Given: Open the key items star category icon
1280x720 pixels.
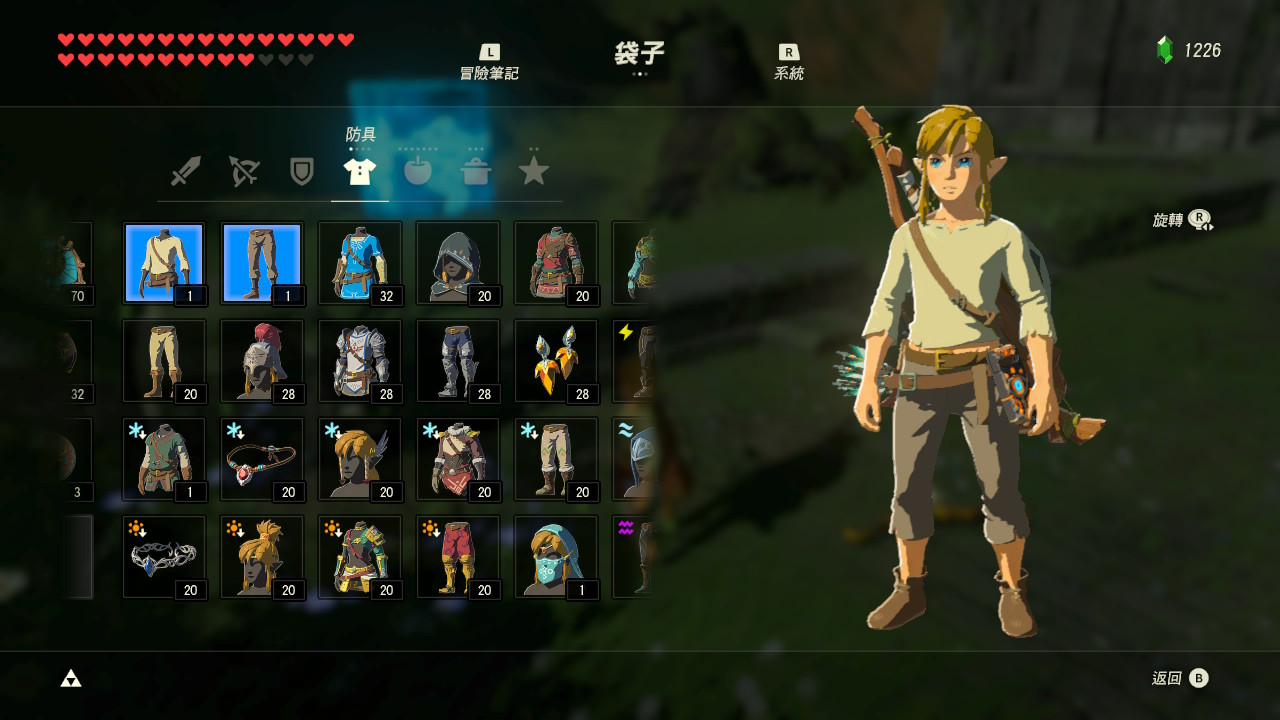Looking at the screenshot, I should coord(534,170).
